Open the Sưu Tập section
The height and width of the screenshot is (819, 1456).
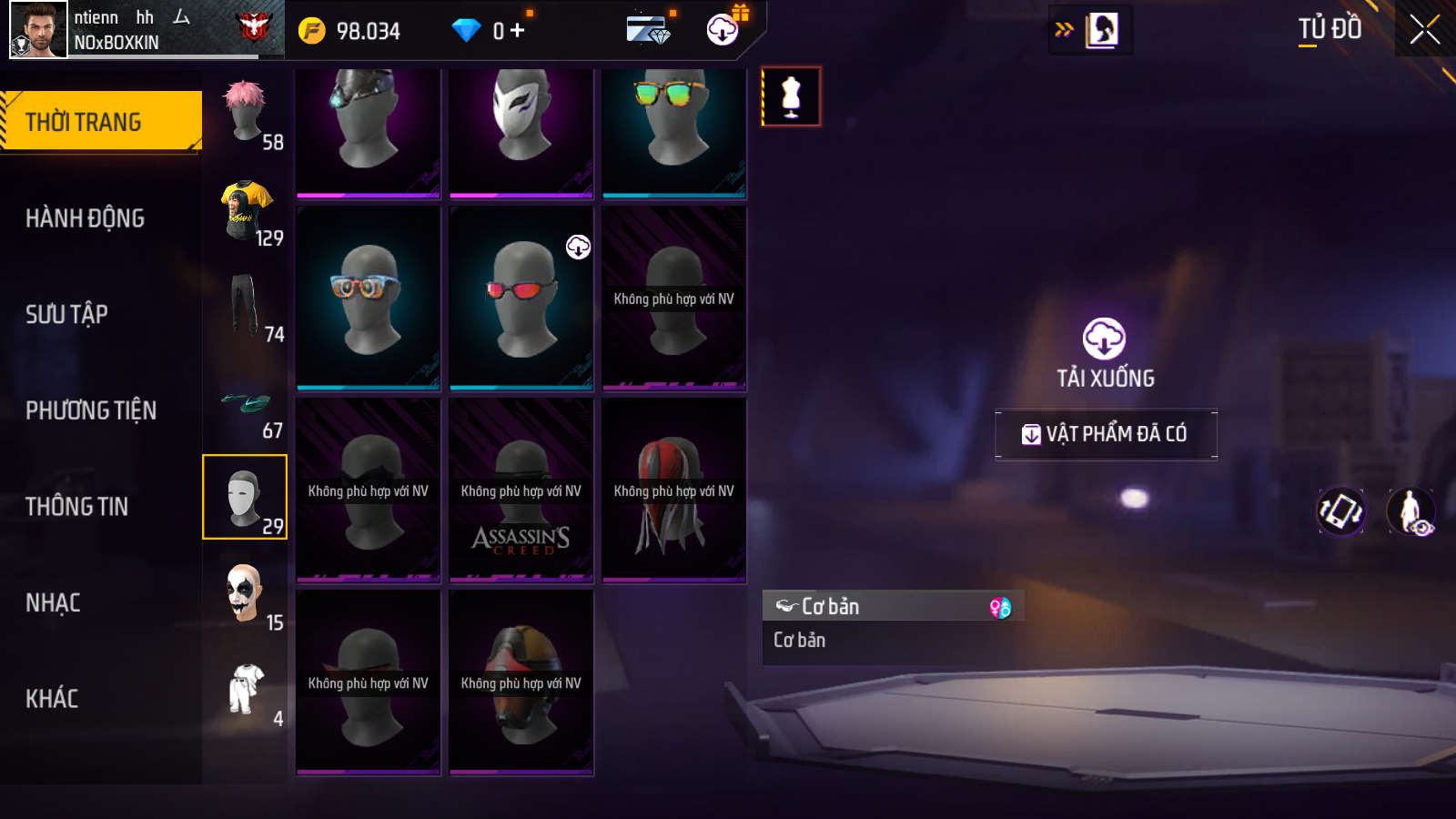tap(66, 314)
